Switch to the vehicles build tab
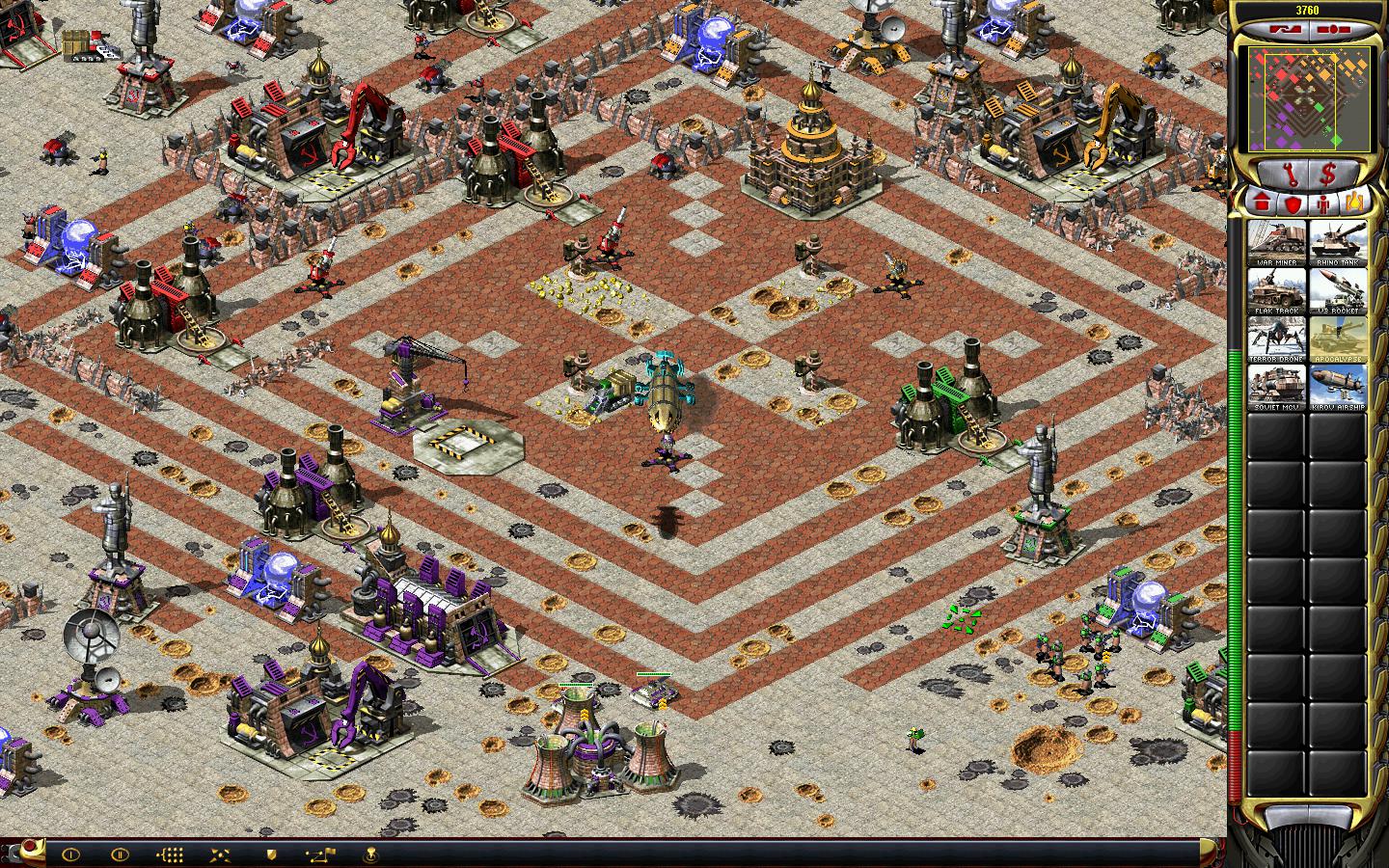Screen dimensions: 1389x868 [x=1354, y=203]
